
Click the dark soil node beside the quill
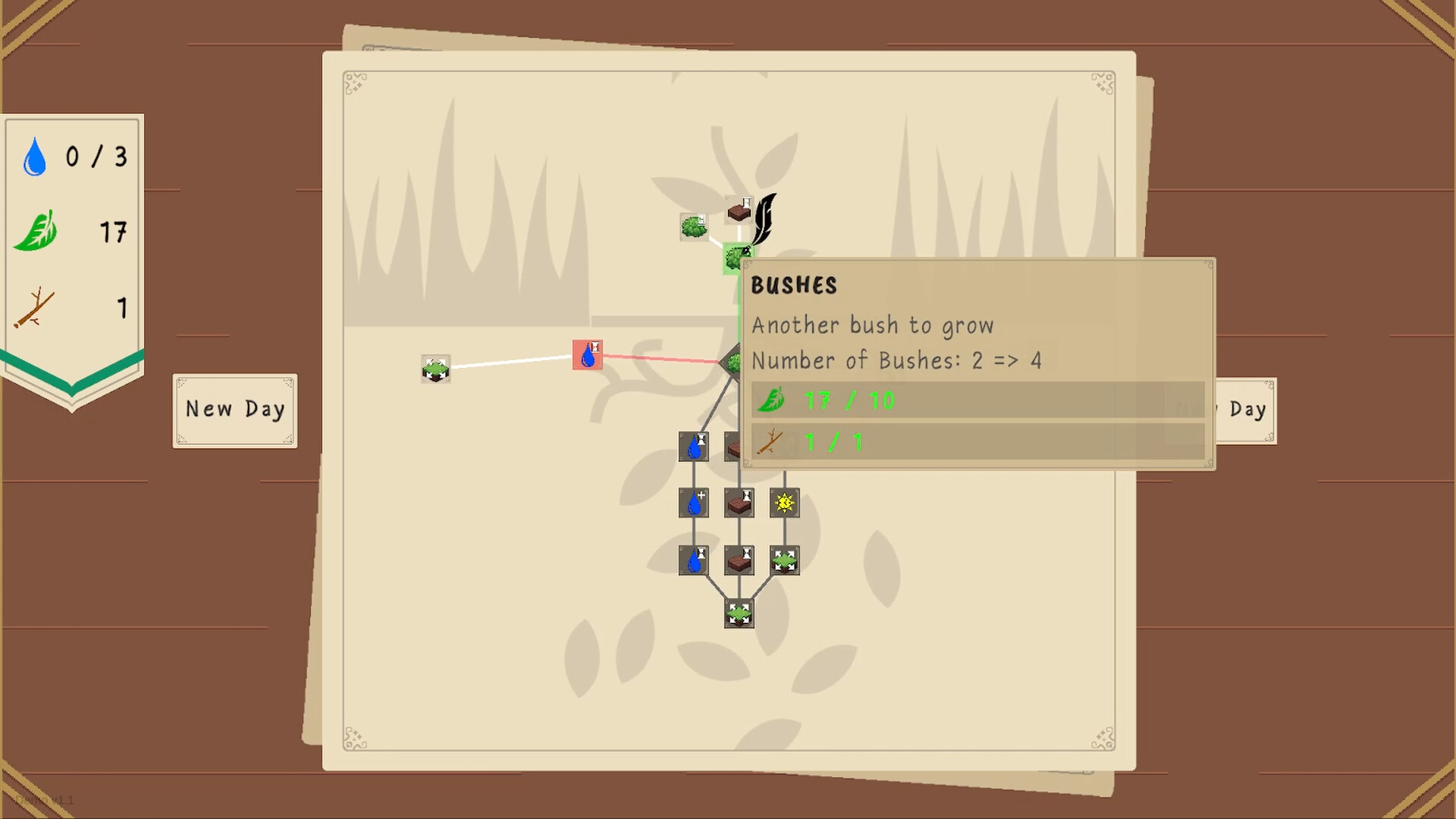739,212
